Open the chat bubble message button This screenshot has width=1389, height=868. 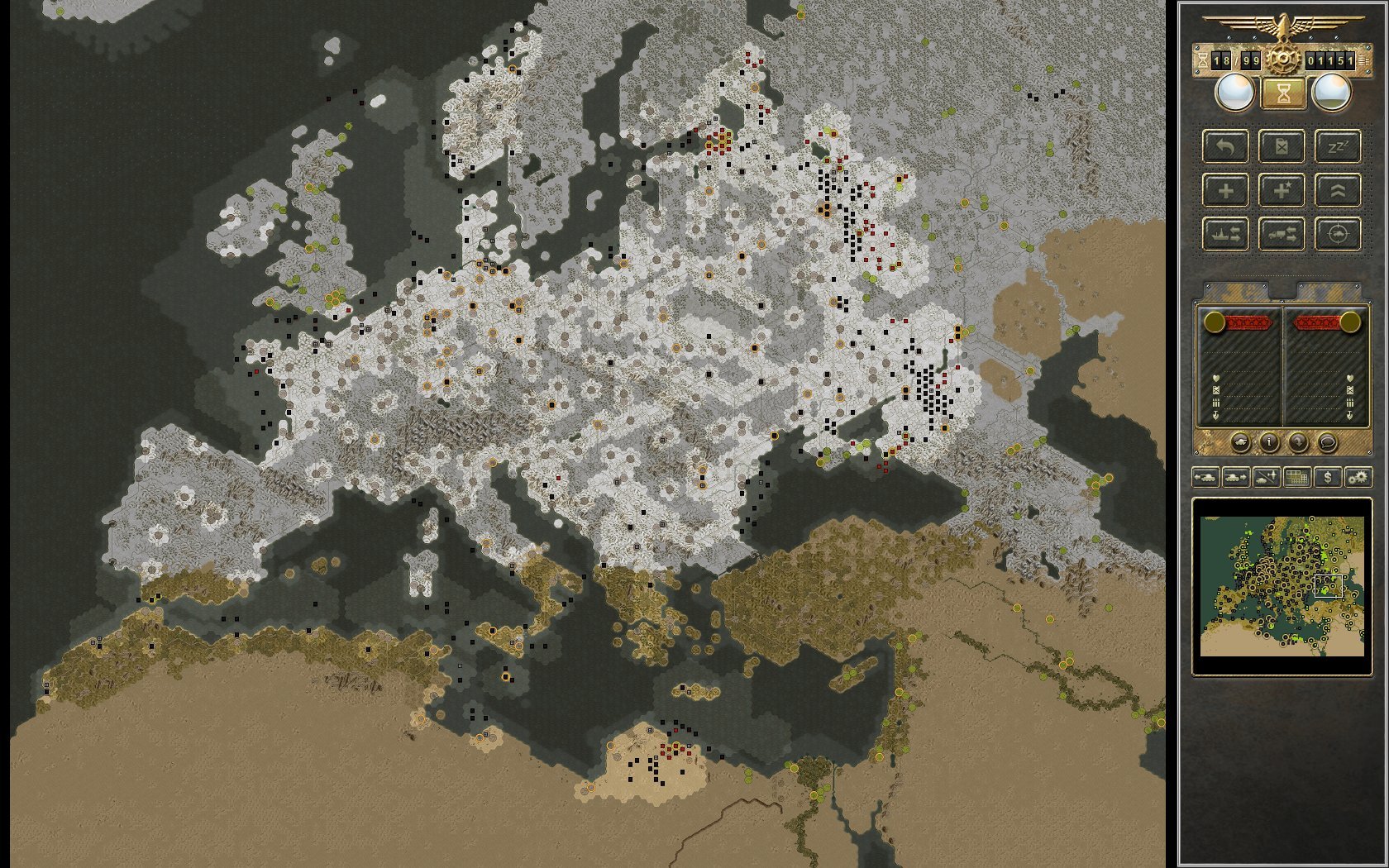1328,442
